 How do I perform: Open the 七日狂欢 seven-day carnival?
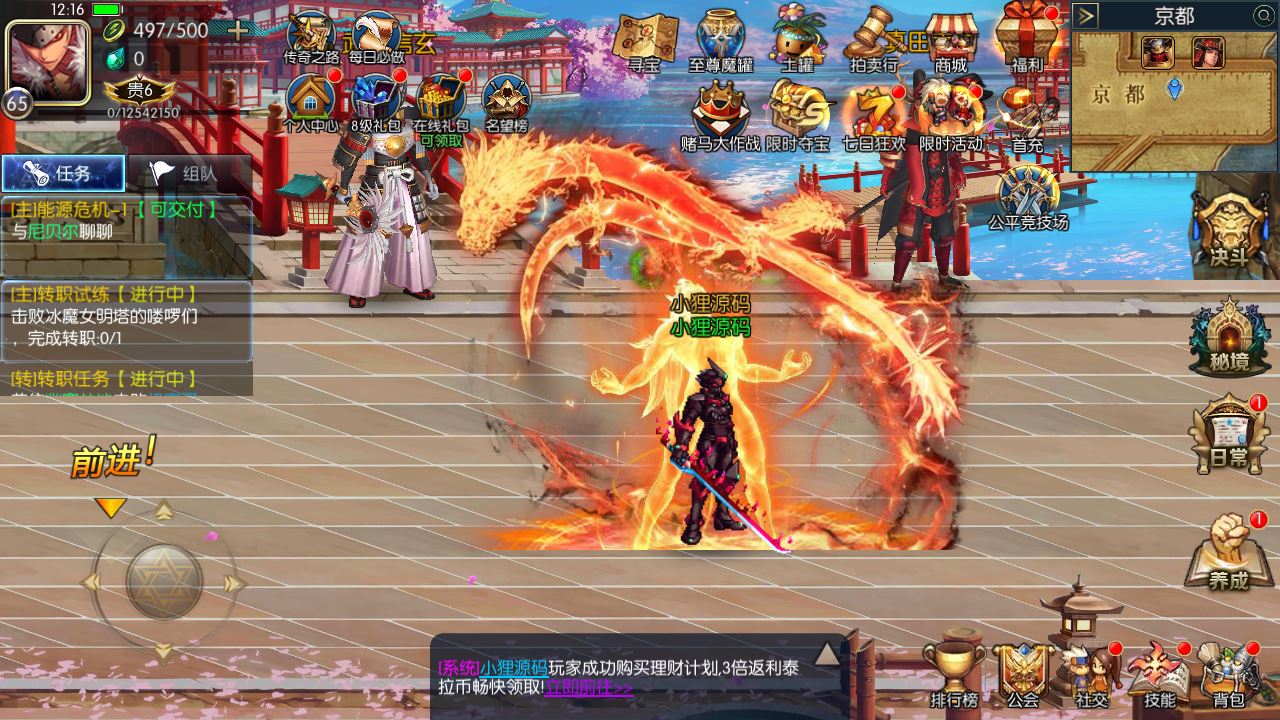click(x=876, y=112)
